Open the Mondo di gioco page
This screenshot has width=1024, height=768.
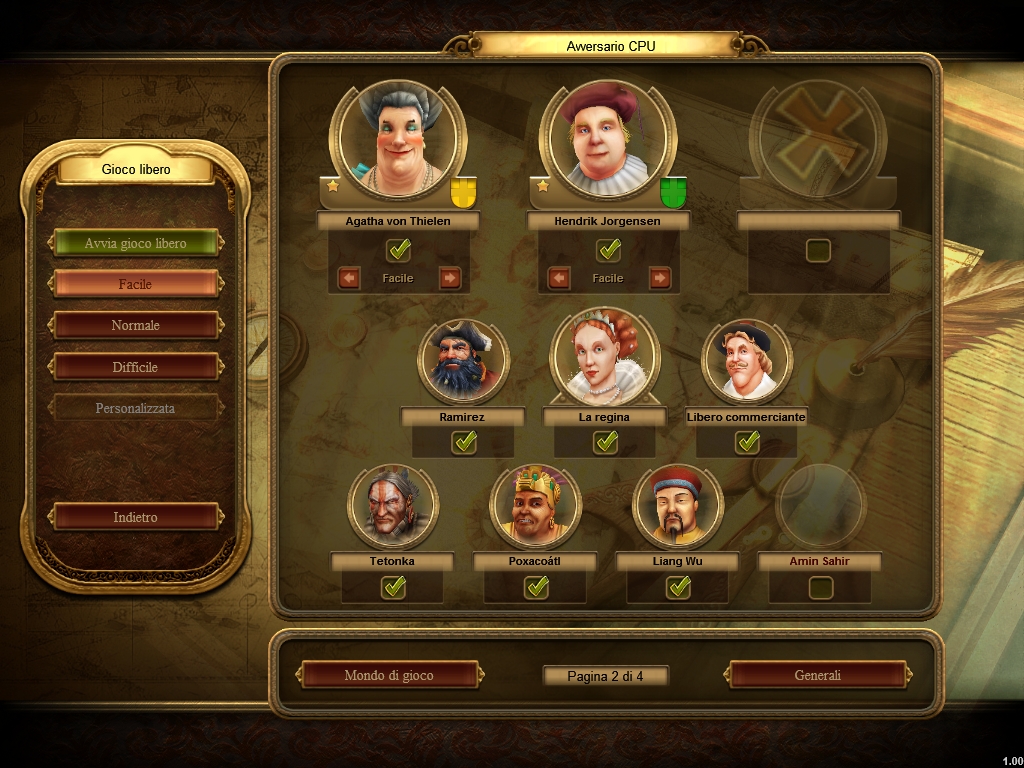389,675
